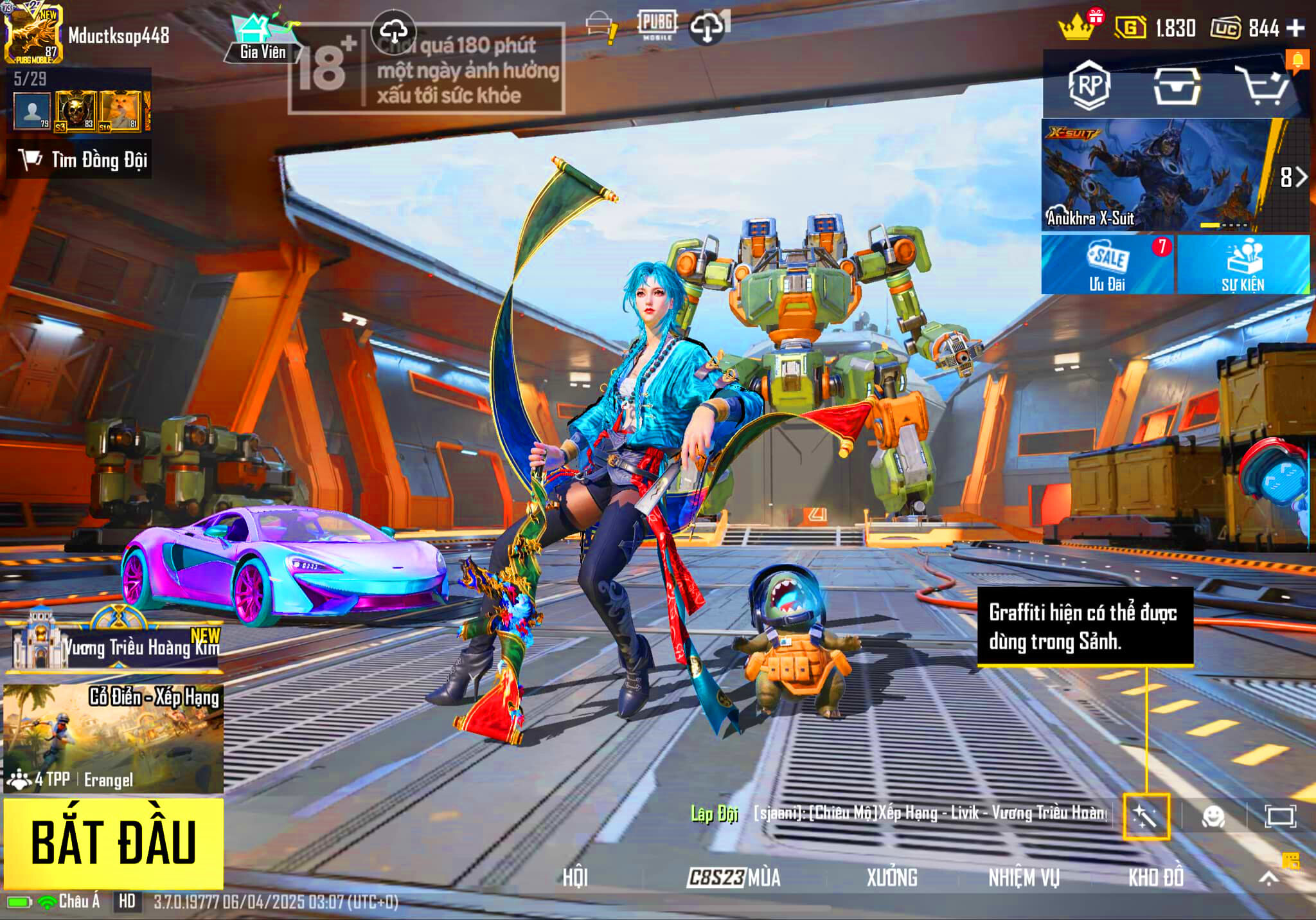Open Tìm Đồng Đội team finder
Image resolution: width=1316 pixels, height=920 pixels.
(80, 159)
